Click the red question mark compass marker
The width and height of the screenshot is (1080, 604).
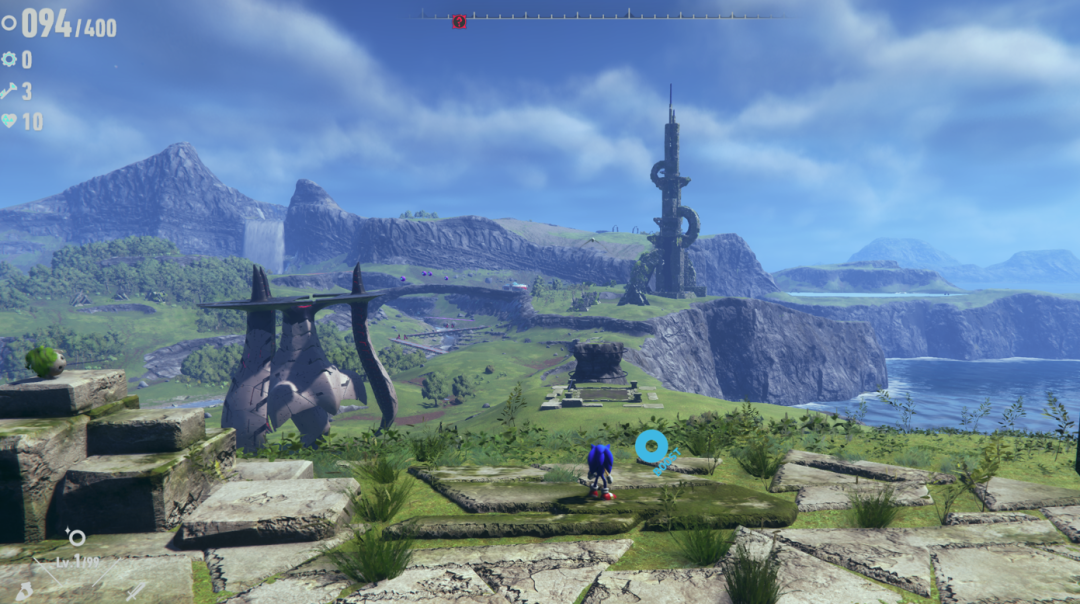[x=459, y=21]
